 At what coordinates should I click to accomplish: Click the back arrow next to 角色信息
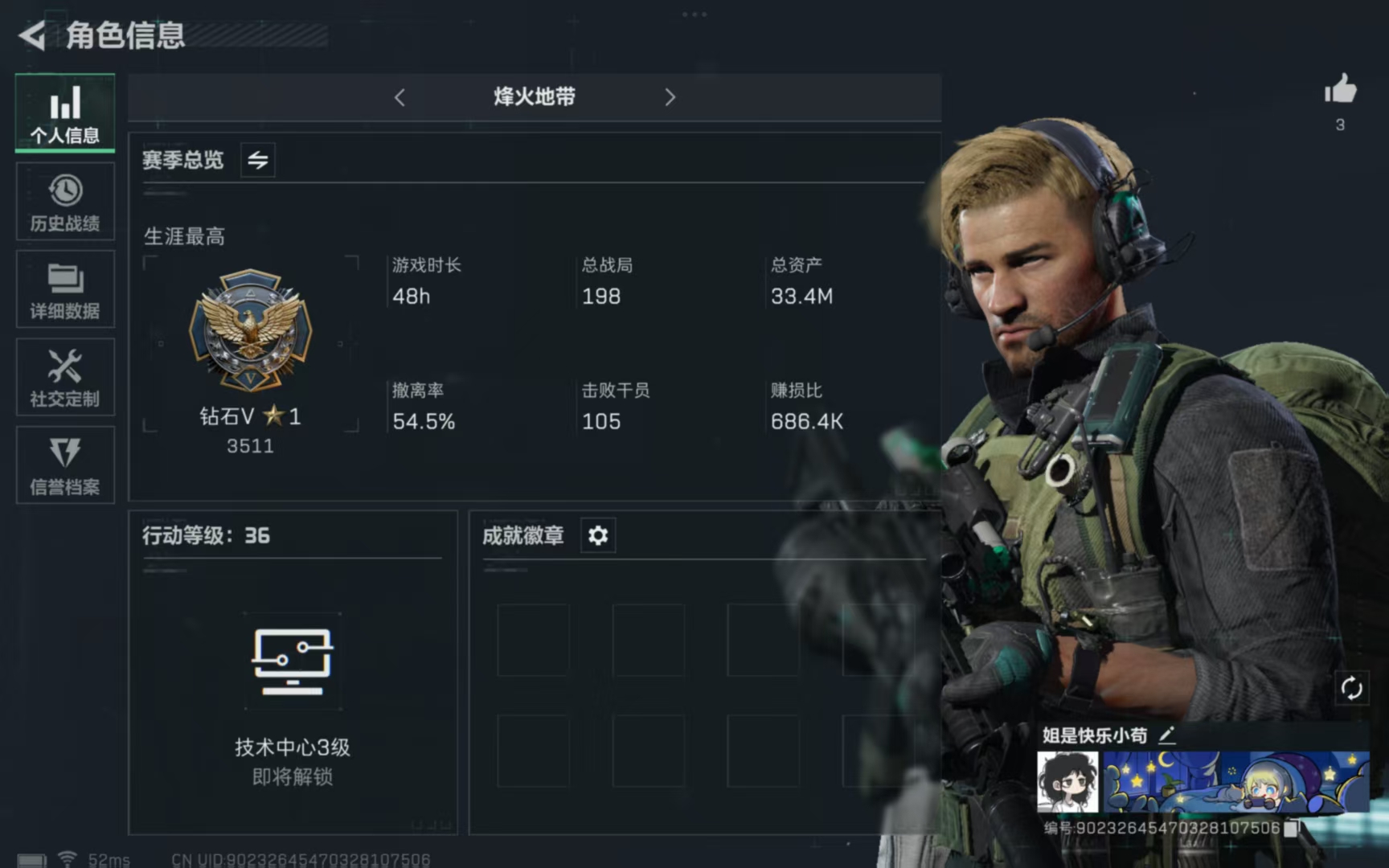pyautogui.click(x=31, y=36)
